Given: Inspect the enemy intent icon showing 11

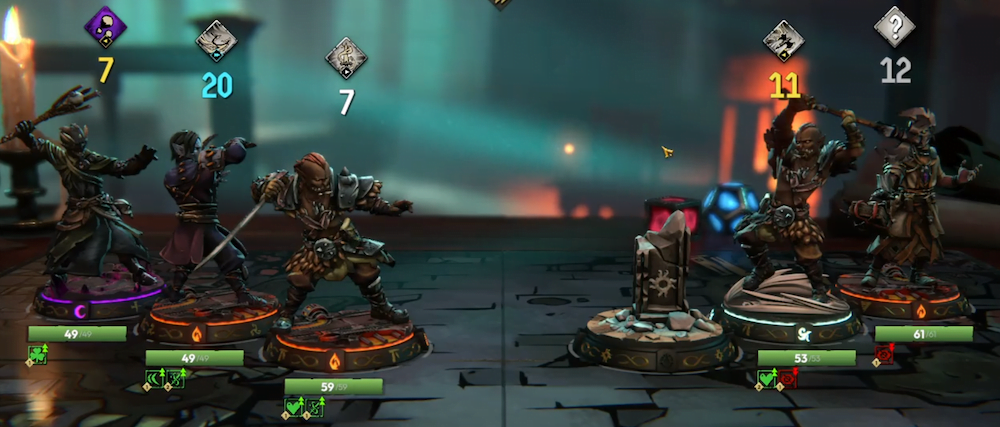Looking at the screenshot, I should pyautogui.click(x=784, y=41).
